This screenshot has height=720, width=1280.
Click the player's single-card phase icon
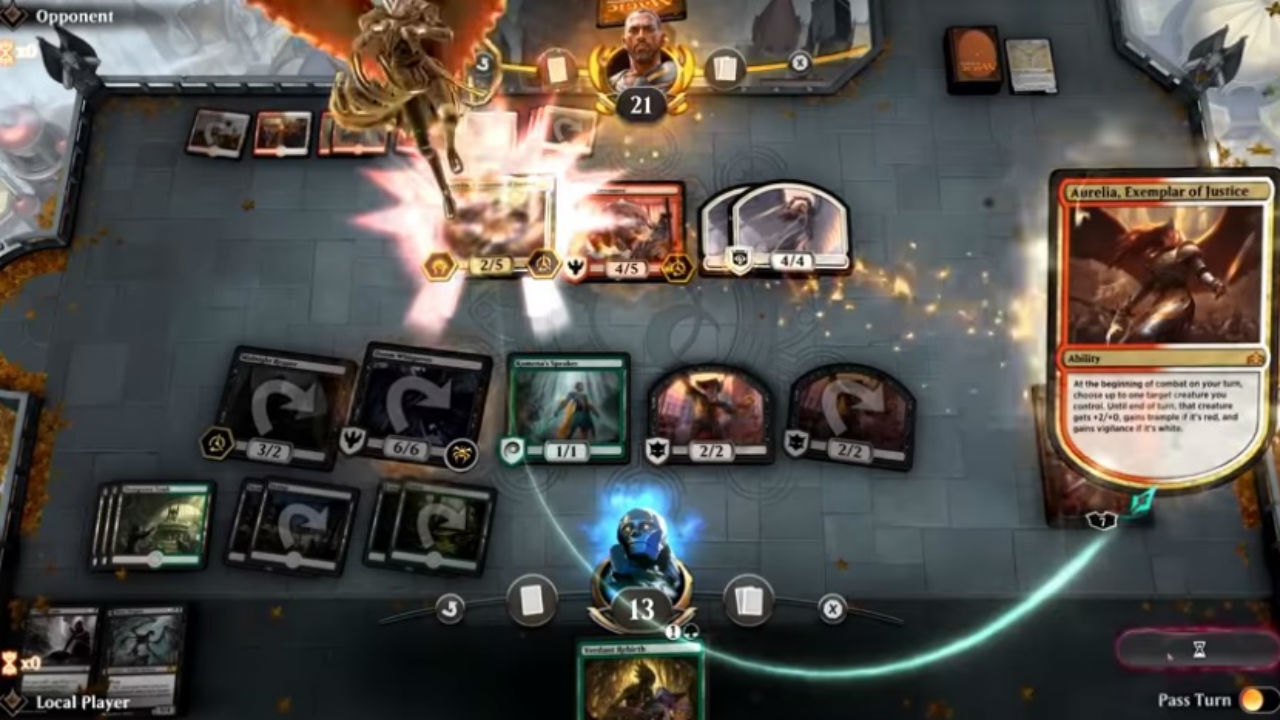[531, 601]
